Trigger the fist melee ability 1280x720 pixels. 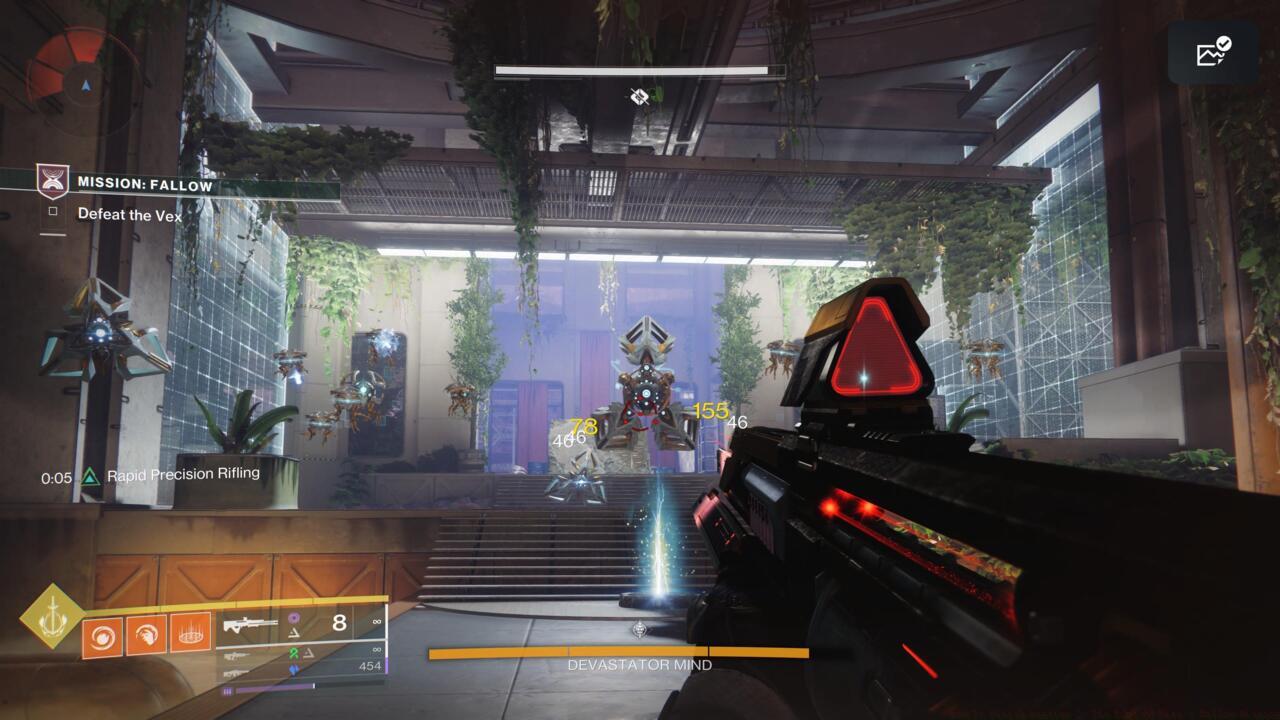coord(147,634)
